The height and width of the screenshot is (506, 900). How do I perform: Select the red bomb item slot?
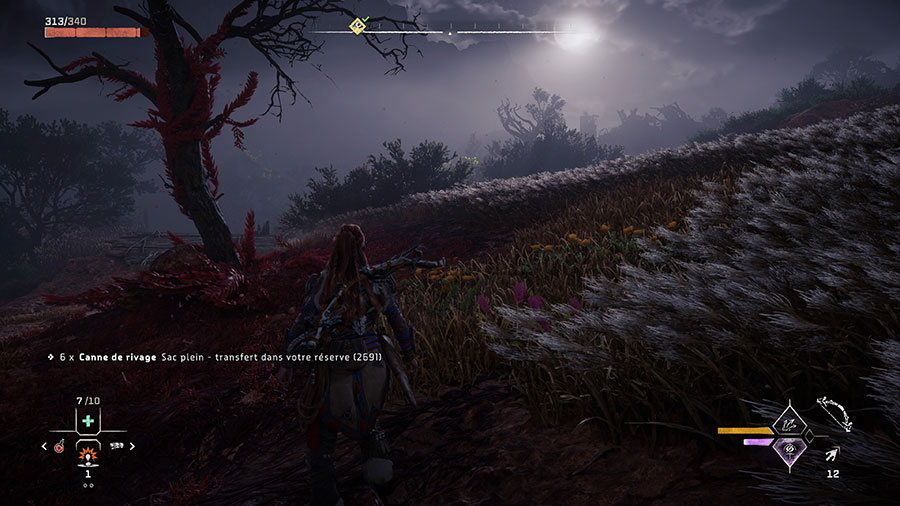(x=60, y=447)
